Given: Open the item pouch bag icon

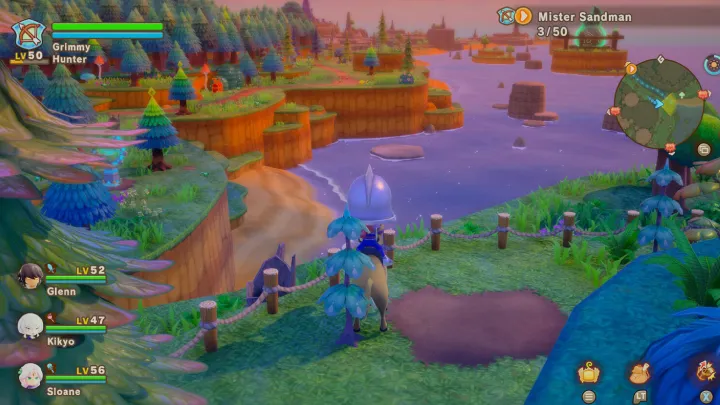Looking at the screenshot, I should tap(639, 374).
